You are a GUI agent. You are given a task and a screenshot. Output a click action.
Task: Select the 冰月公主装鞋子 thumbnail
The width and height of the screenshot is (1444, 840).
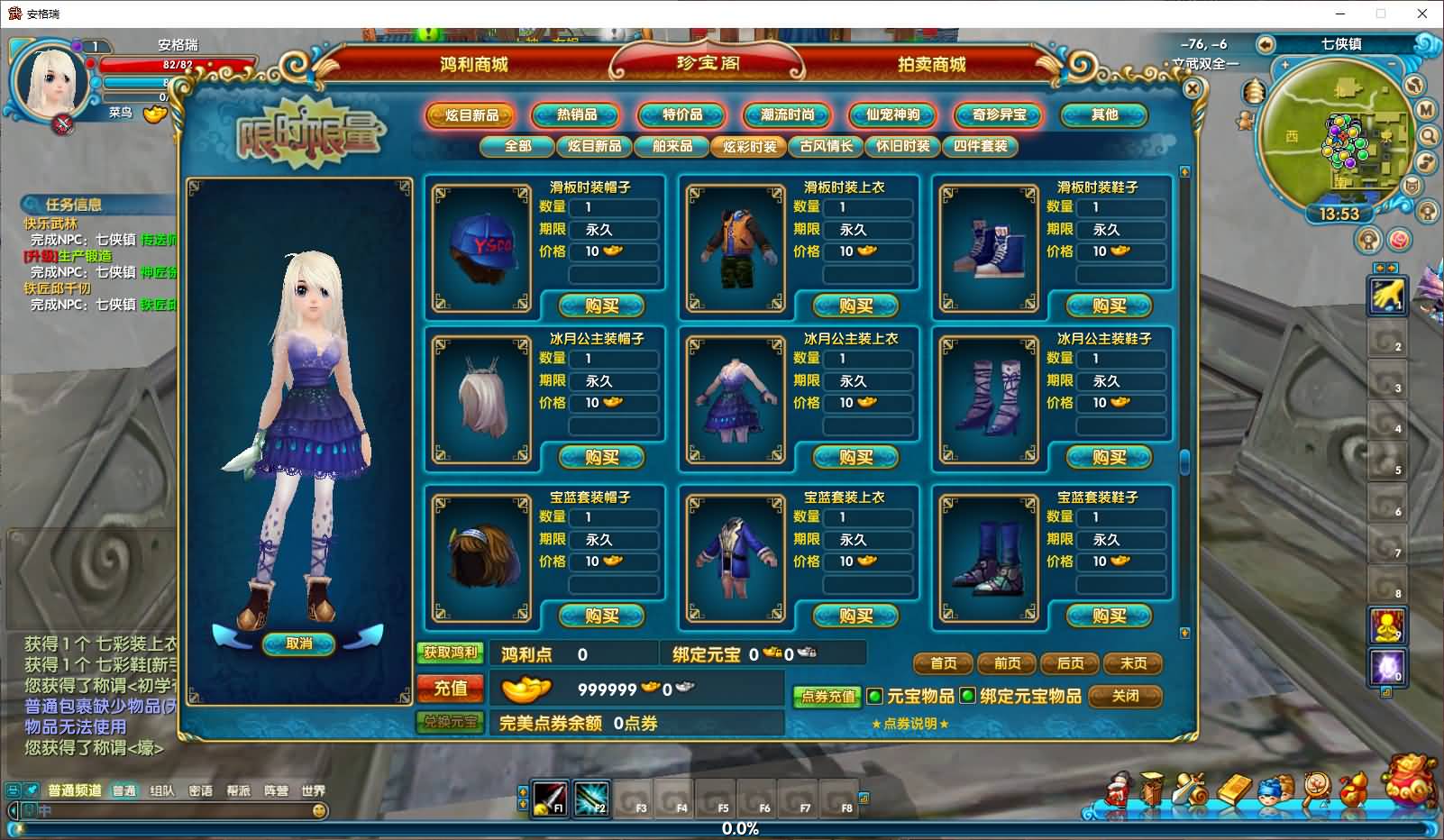pos(989,399)
